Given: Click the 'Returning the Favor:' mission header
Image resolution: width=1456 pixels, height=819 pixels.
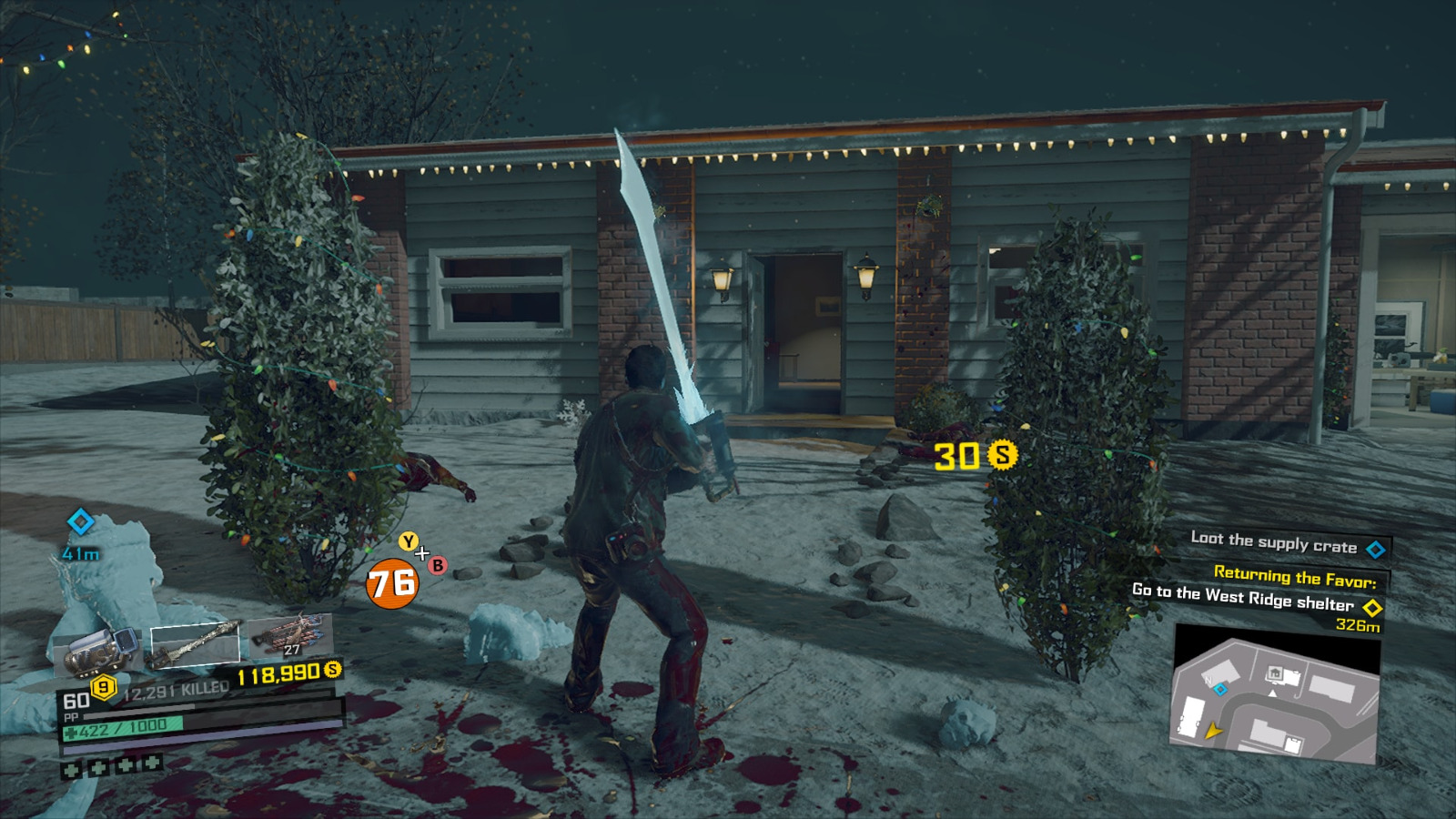Looking at the screenshot, I should click(1295, 576).
